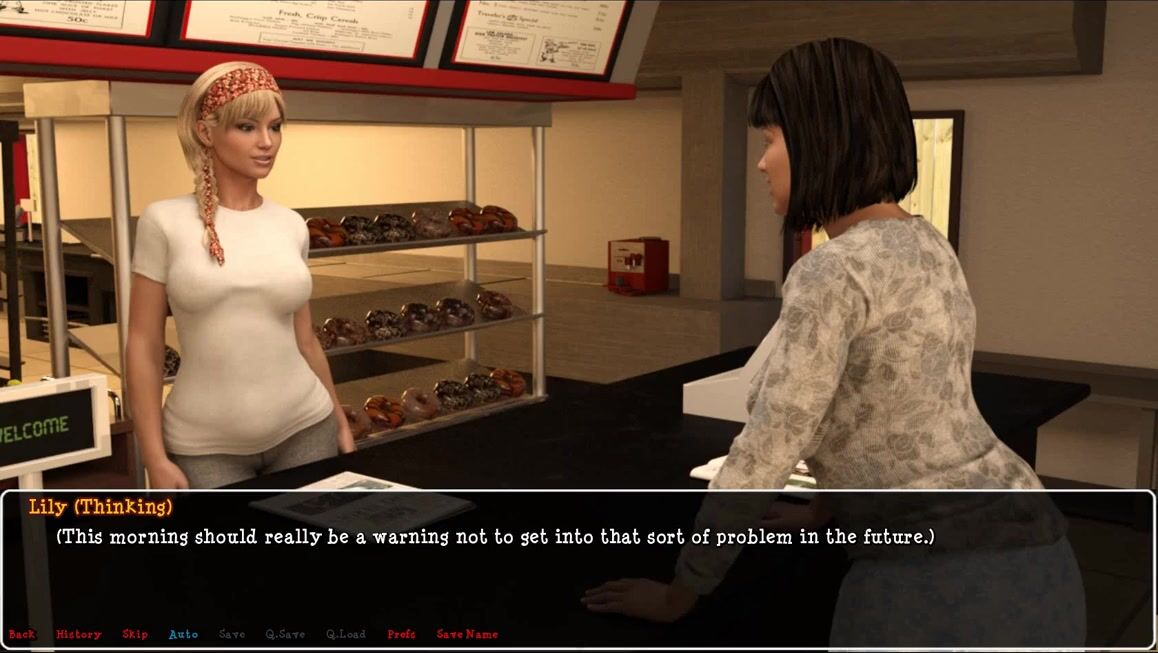Open the Prefs menu
The height and width of the screenshot is (653, 1158).
pyautogui.click(x=401, y=634)
